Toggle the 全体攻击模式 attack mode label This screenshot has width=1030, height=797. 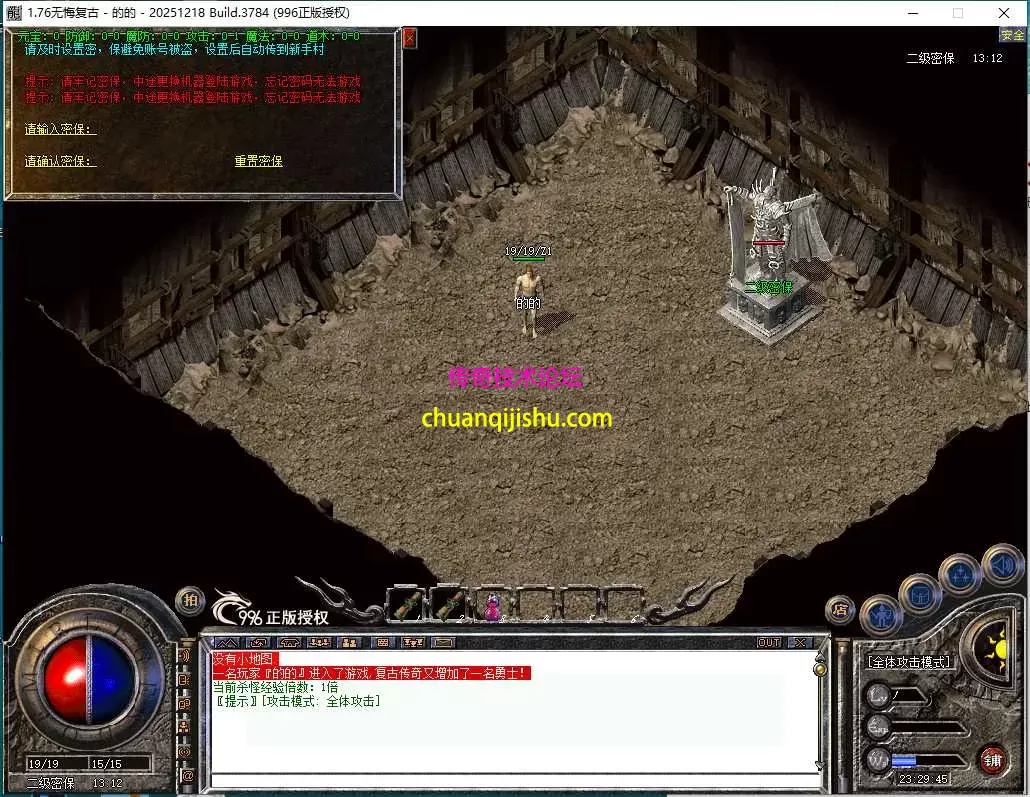[x=910, y=662]
